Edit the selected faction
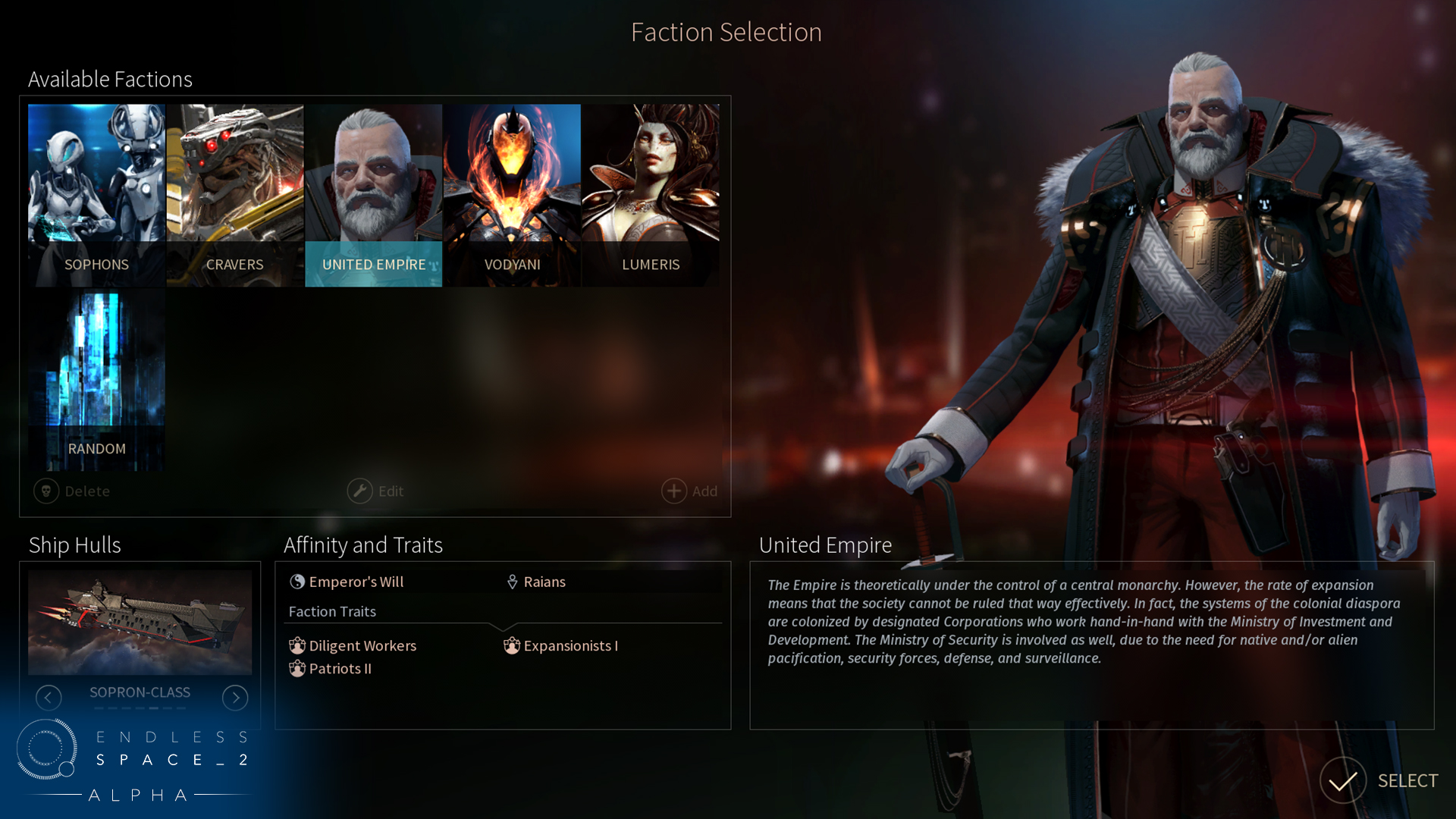Screen dimensions: 1456x819 point(376,491)
